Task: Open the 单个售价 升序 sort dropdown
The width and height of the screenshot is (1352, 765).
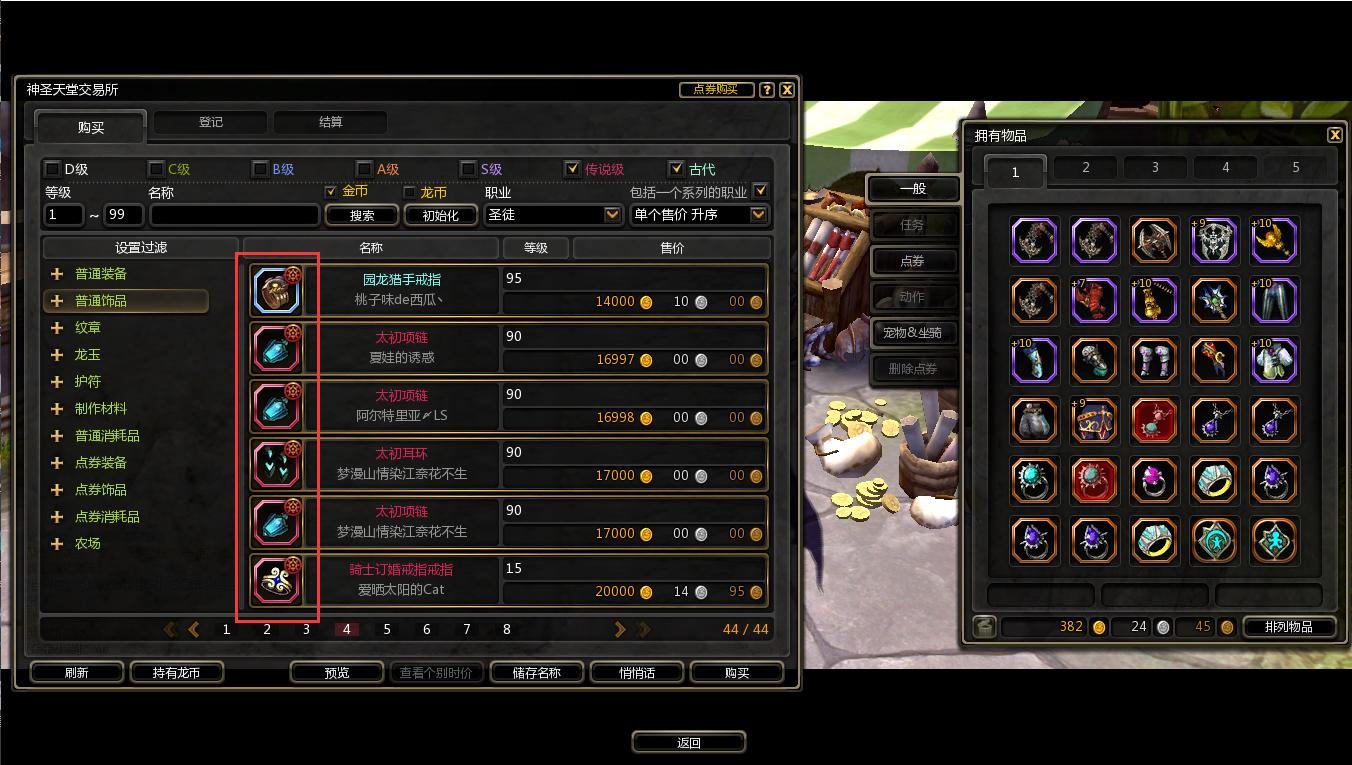Action: click(x=758, y=215)
